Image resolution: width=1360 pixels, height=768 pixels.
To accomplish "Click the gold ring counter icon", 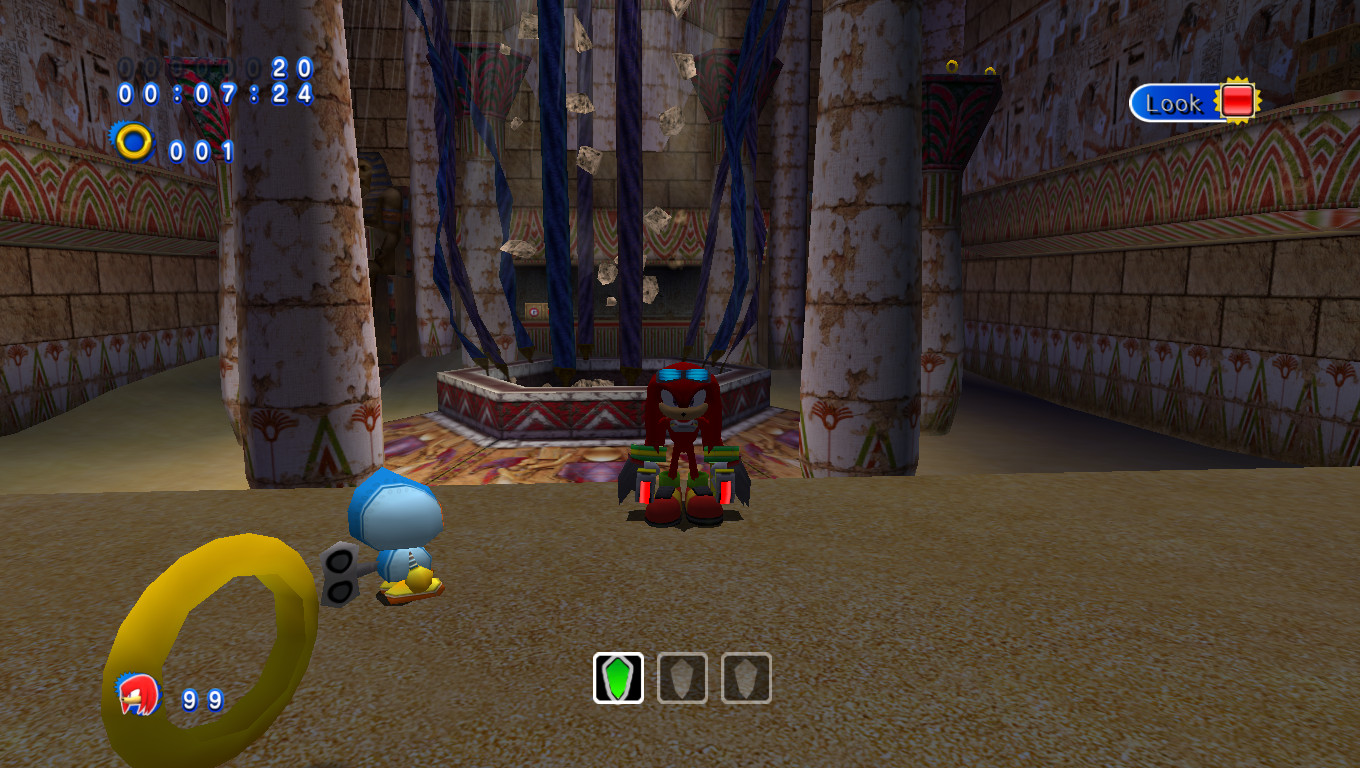I will pyautogui.click(x=134, y=143).
